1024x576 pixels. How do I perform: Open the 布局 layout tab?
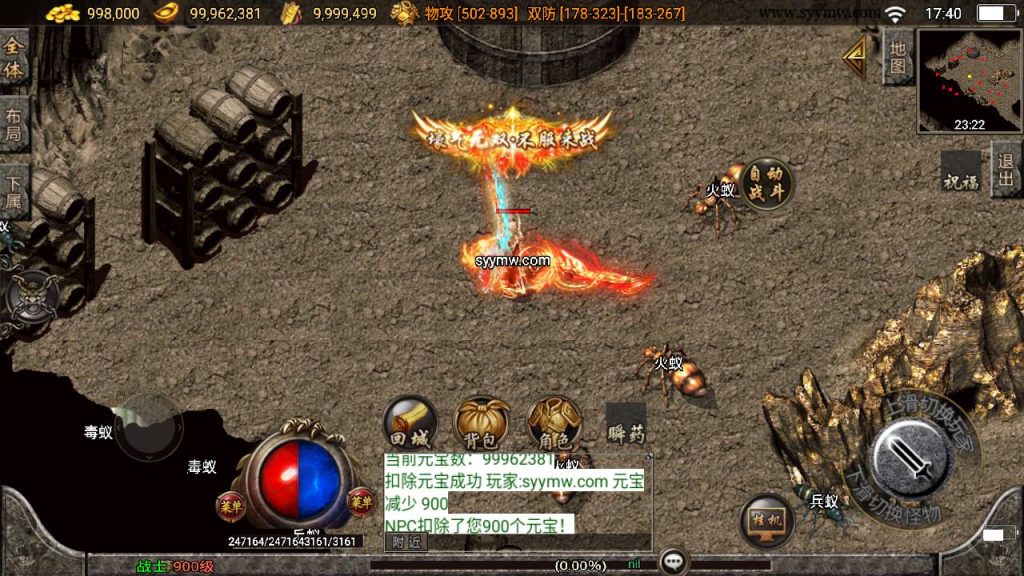click(14, 123)
